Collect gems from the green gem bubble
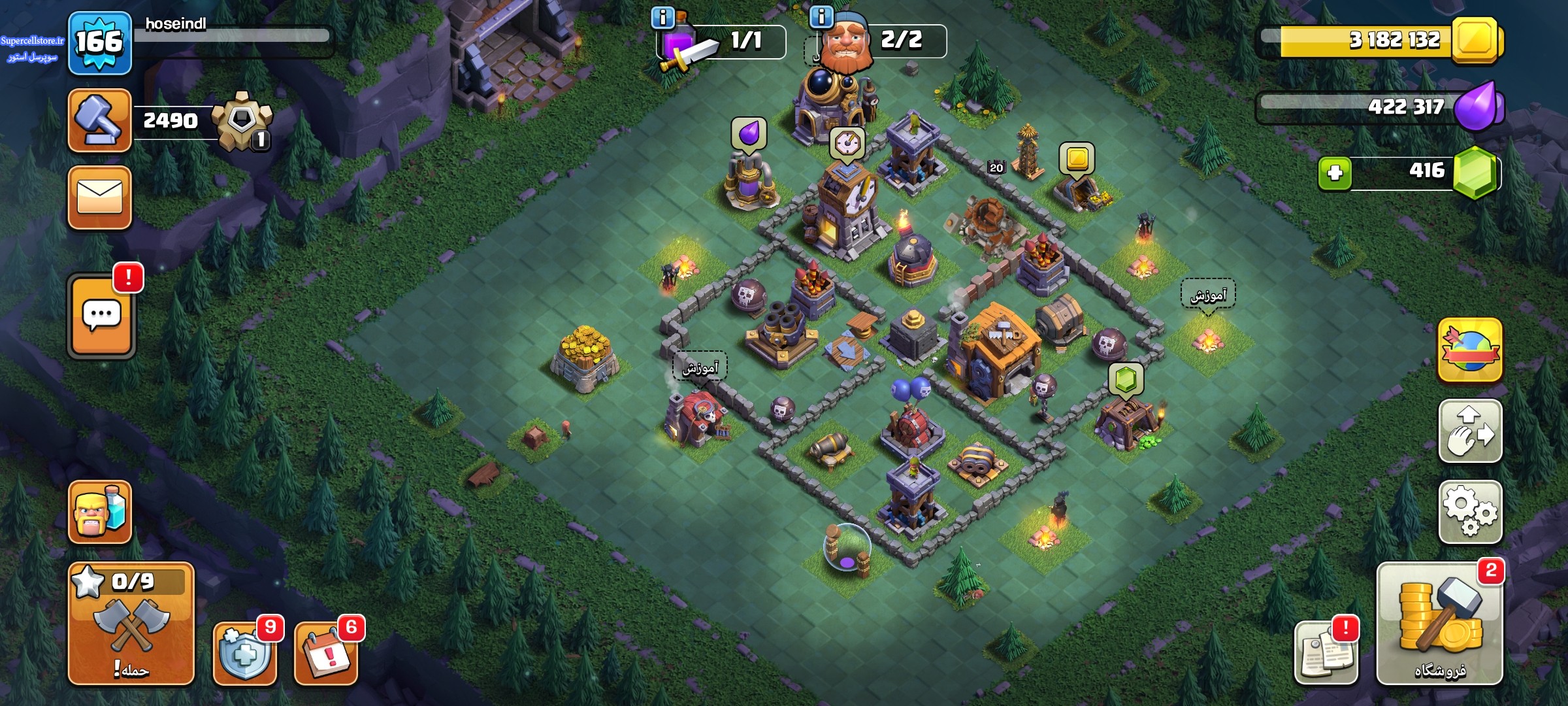Image resolution: width=1568 pixels, height=706 pixels. pos(1125,380)
